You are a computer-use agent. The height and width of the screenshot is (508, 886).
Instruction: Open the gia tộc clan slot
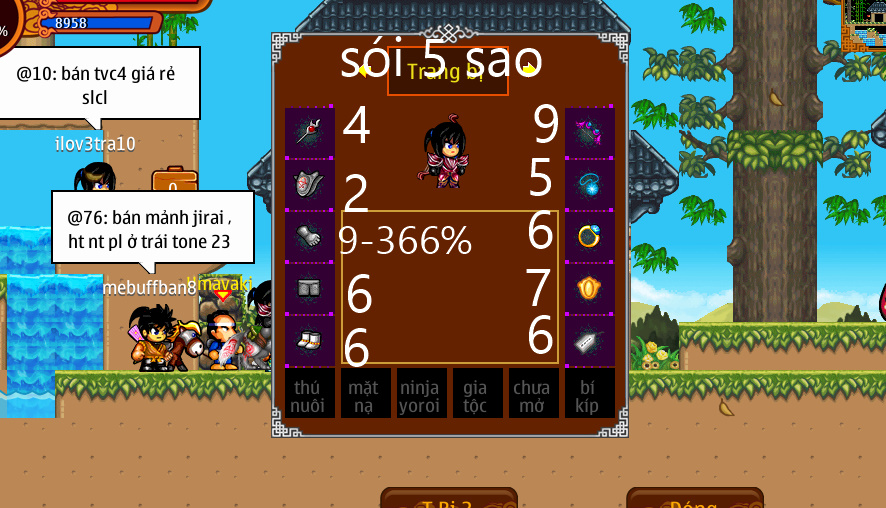pos(478,393)
